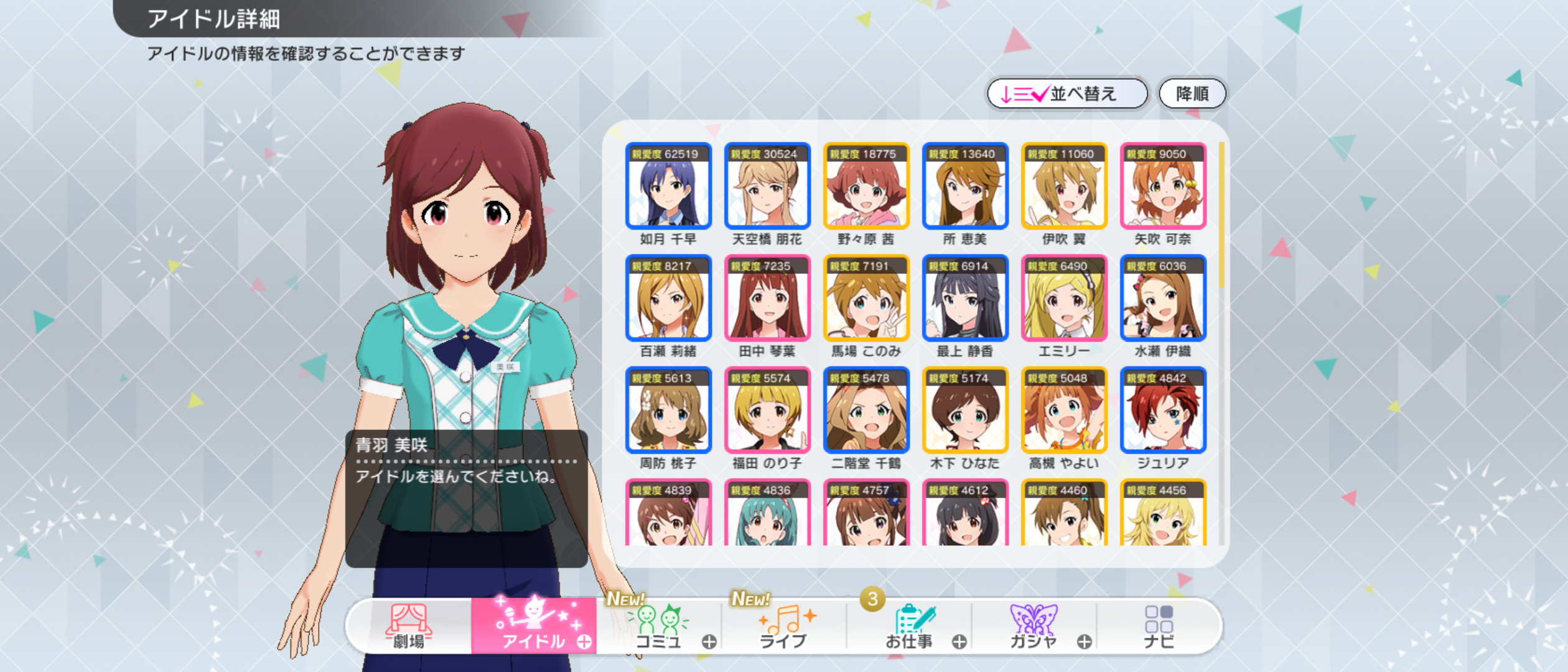Image resolution: width=1568 pixels, height=672 pixels.
Task: Toggle the 降順 sort order button
Action: click(x=1192, y=94)
